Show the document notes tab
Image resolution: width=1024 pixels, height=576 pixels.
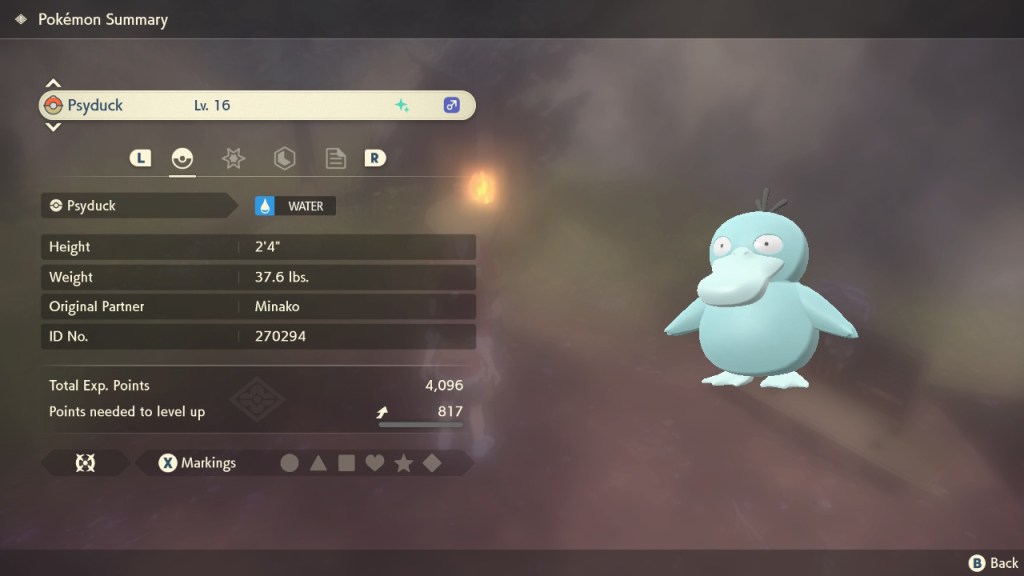pyautogui.click(x=335, y=158)
